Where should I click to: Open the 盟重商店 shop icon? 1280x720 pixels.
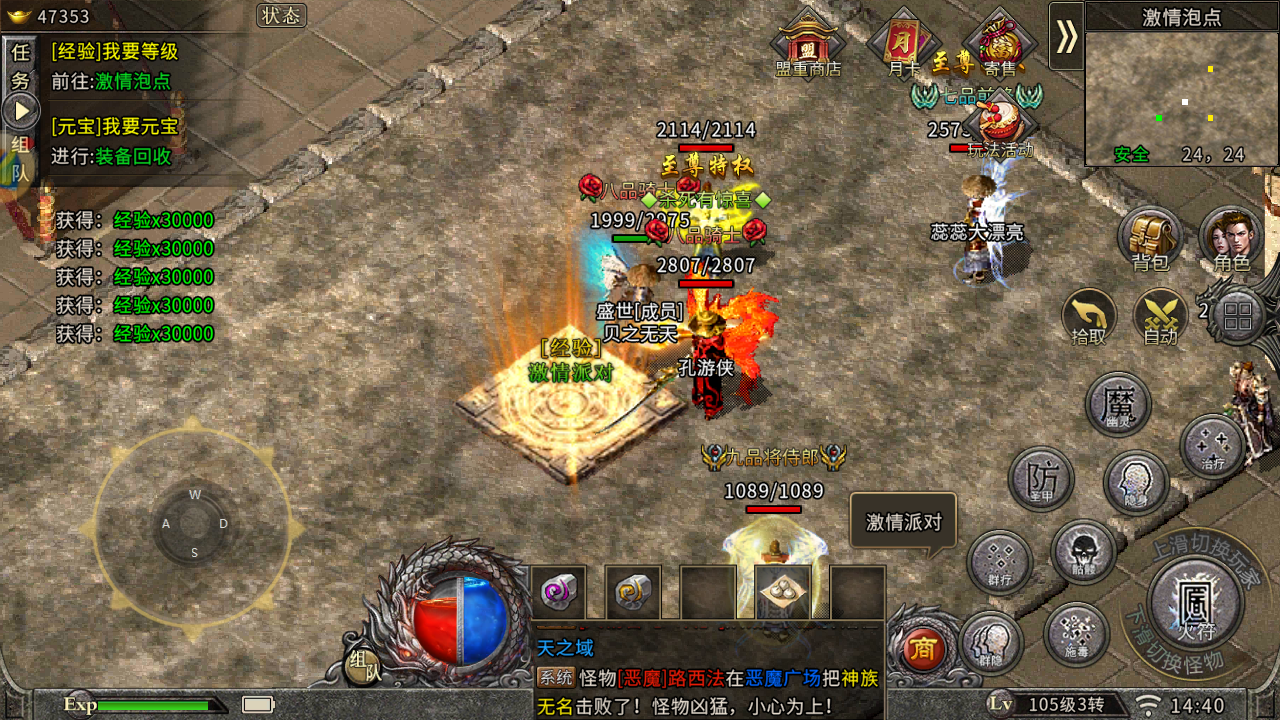(808, 43)
